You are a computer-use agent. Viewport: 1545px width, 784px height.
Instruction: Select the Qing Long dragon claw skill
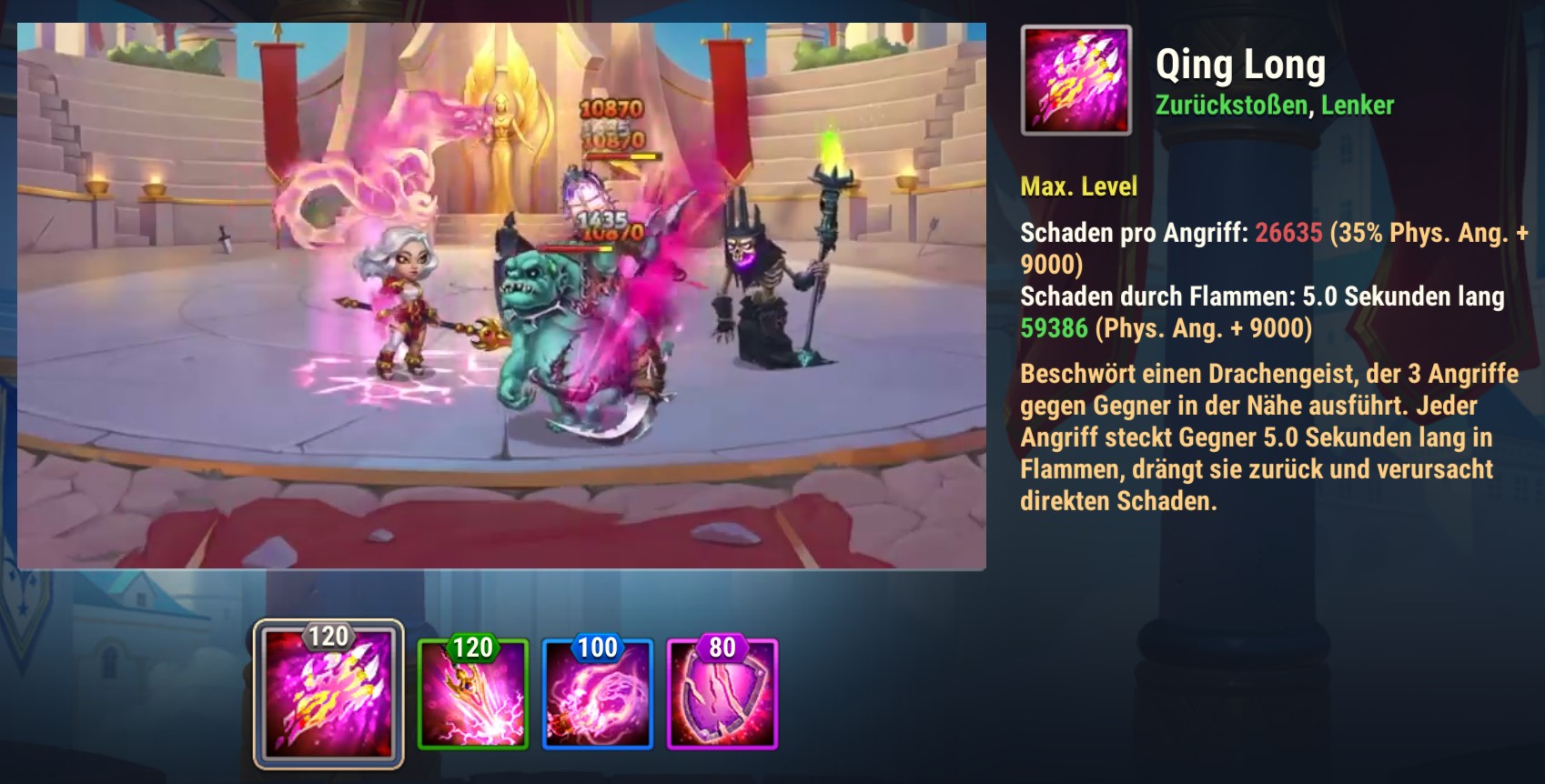coord(328,695)
